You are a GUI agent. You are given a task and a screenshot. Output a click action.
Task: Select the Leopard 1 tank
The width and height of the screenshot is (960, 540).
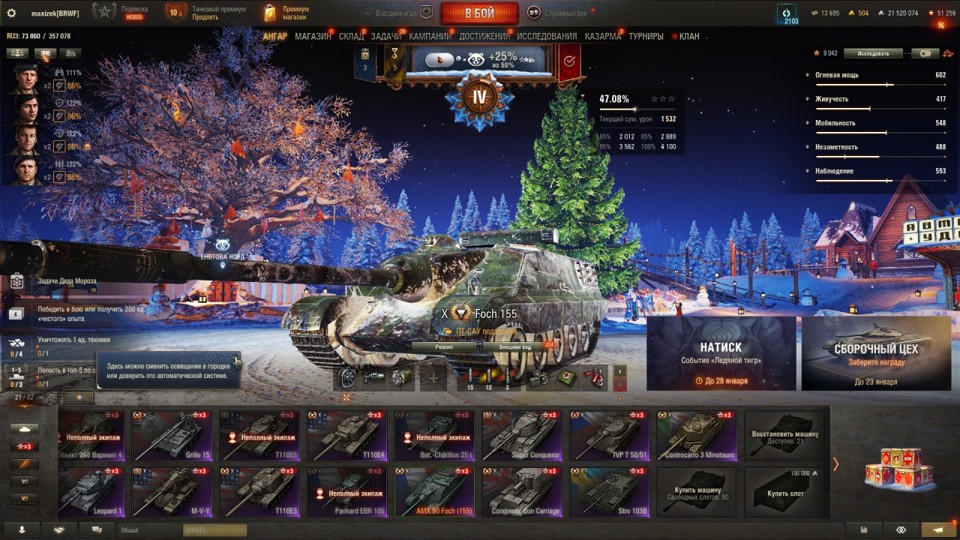click(92, 492)
